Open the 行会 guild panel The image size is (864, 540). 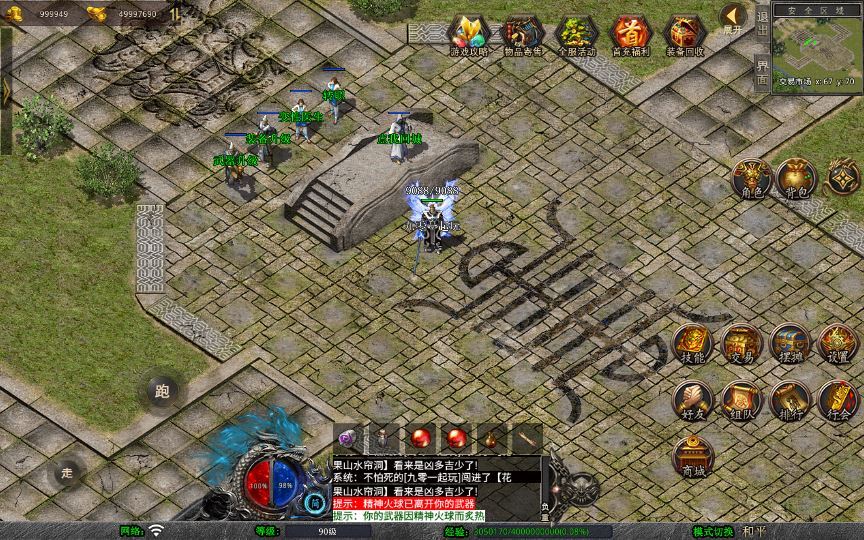tap(838, 400)
